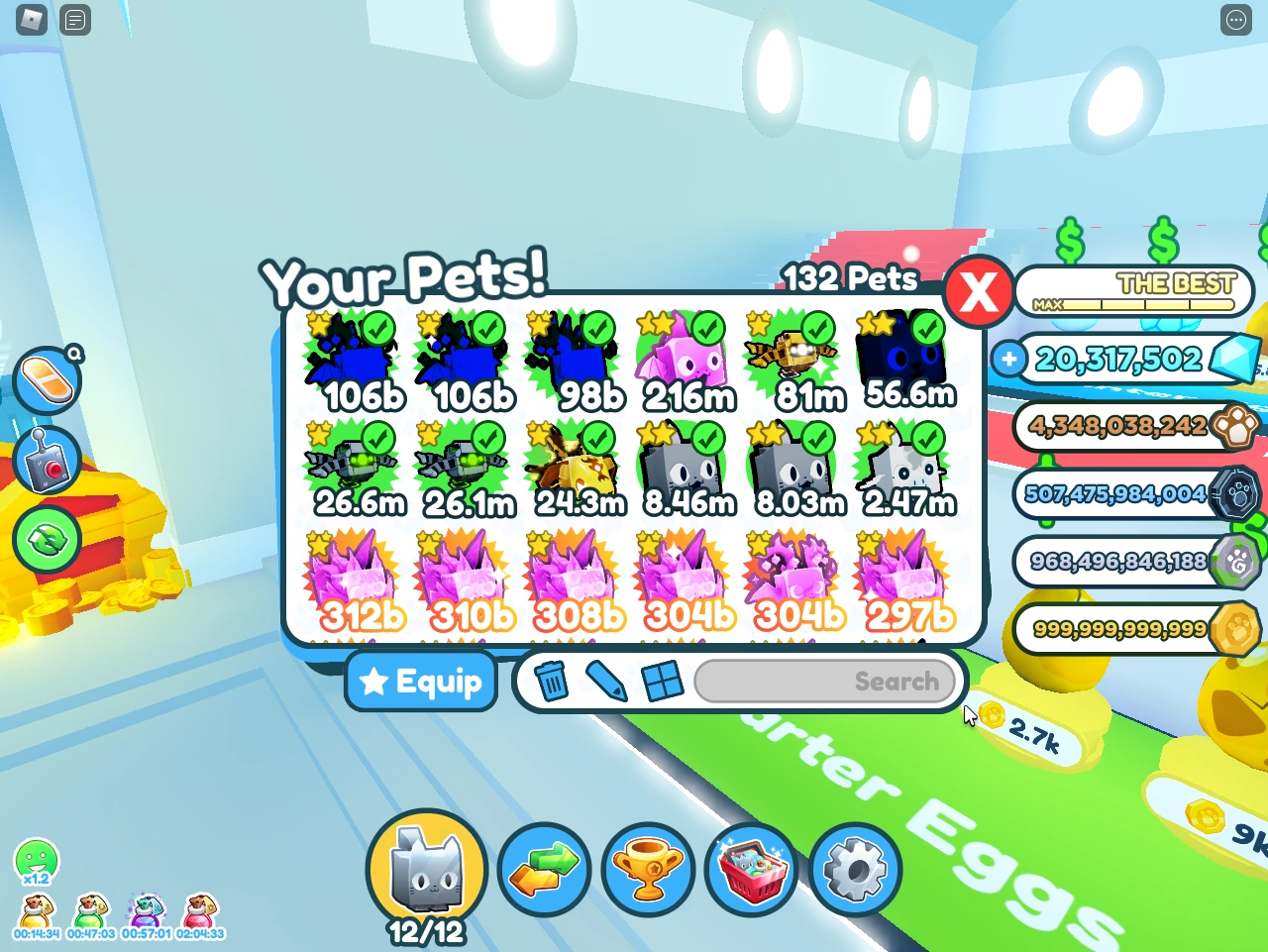Open the shop using the basket icon
Viewport: 1268px width, 952px height.
750,869
